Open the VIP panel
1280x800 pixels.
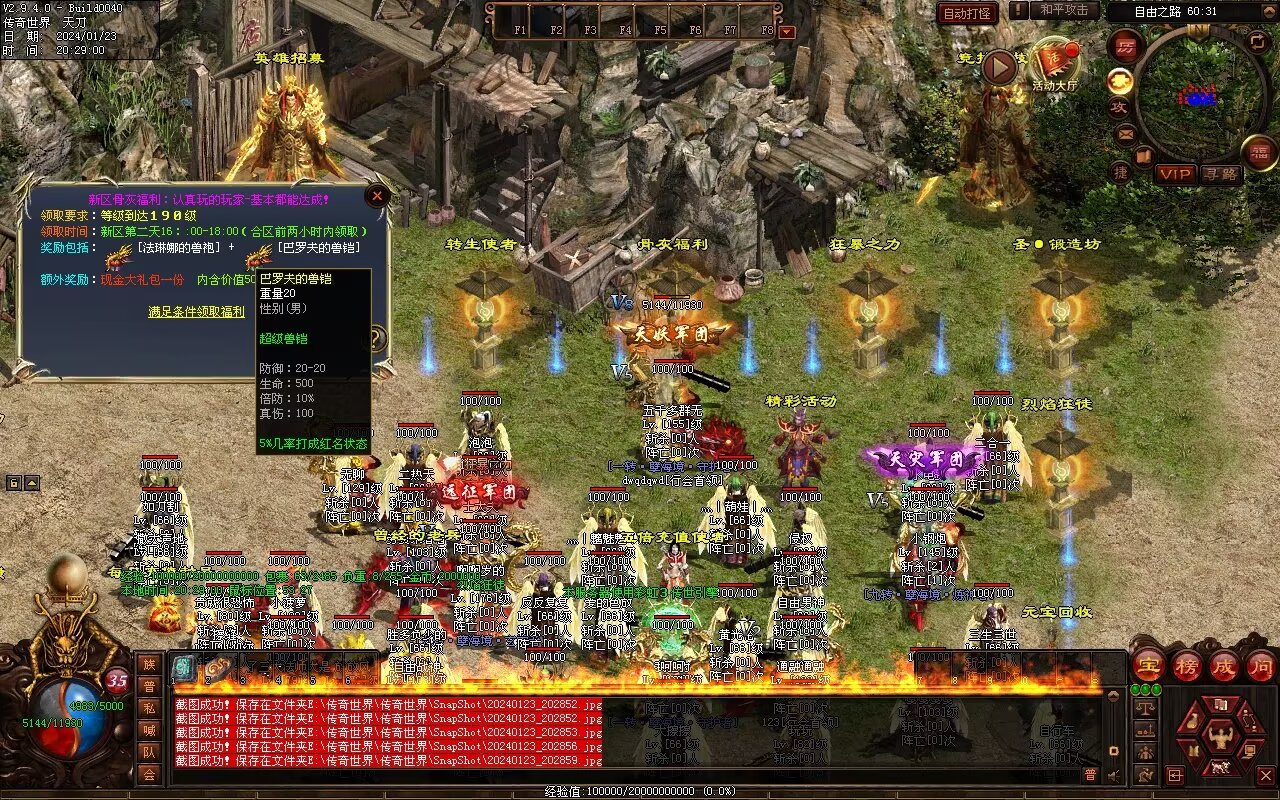click(1176, 174)
